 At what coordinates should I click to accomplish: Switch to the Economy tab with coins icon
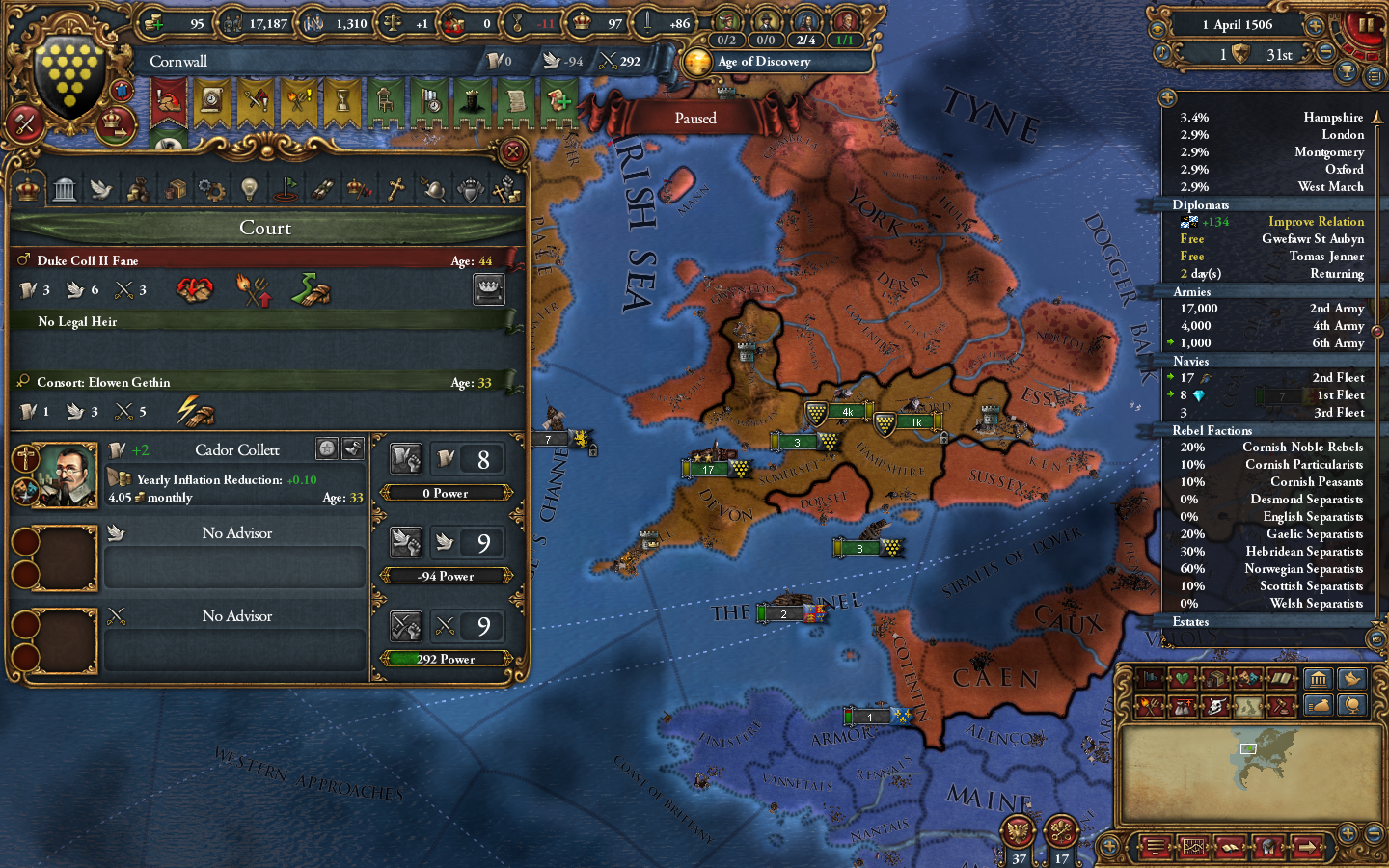138,188
